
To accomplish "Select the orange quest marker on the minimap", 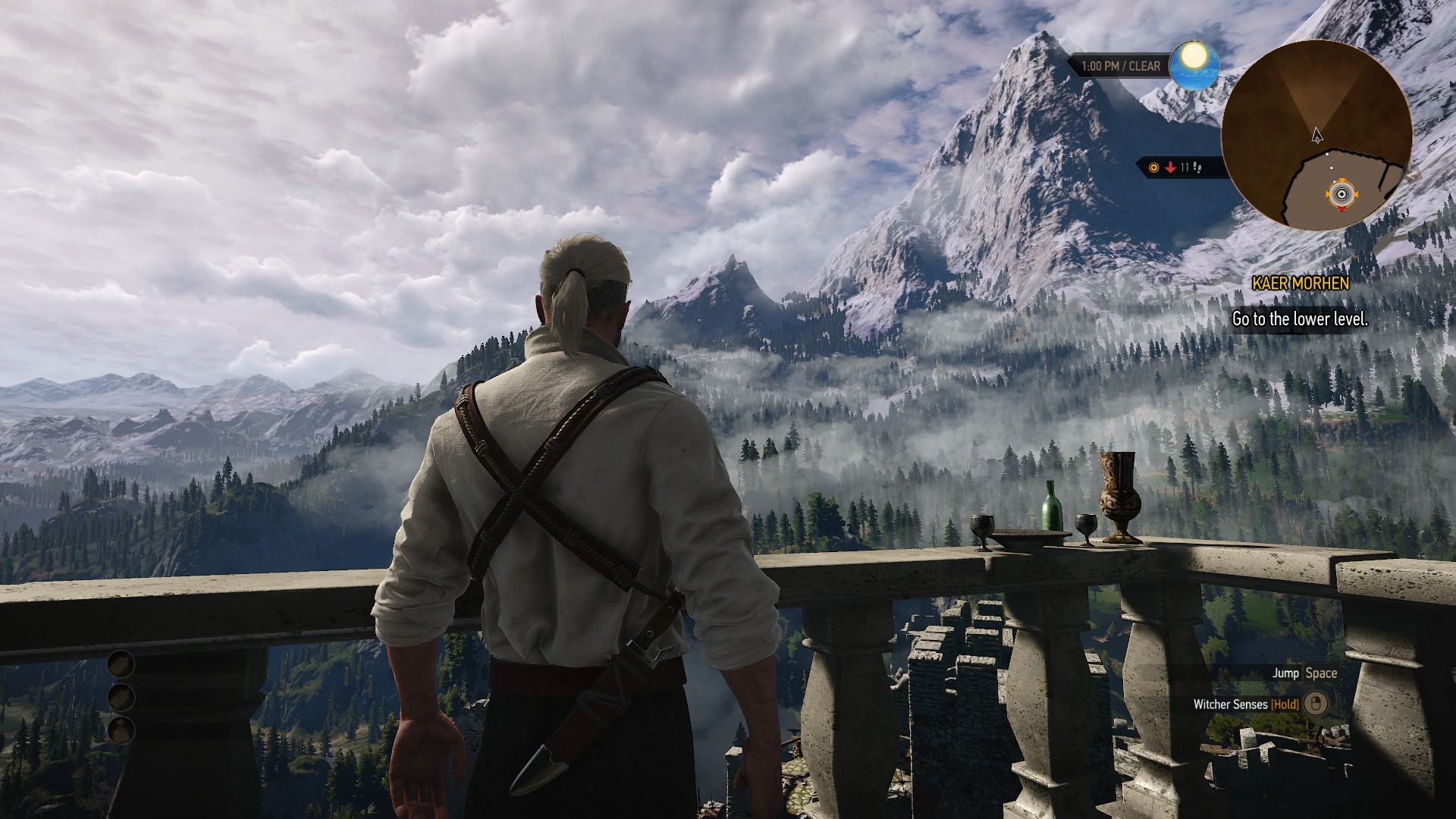I will (x=1341, y=194).
